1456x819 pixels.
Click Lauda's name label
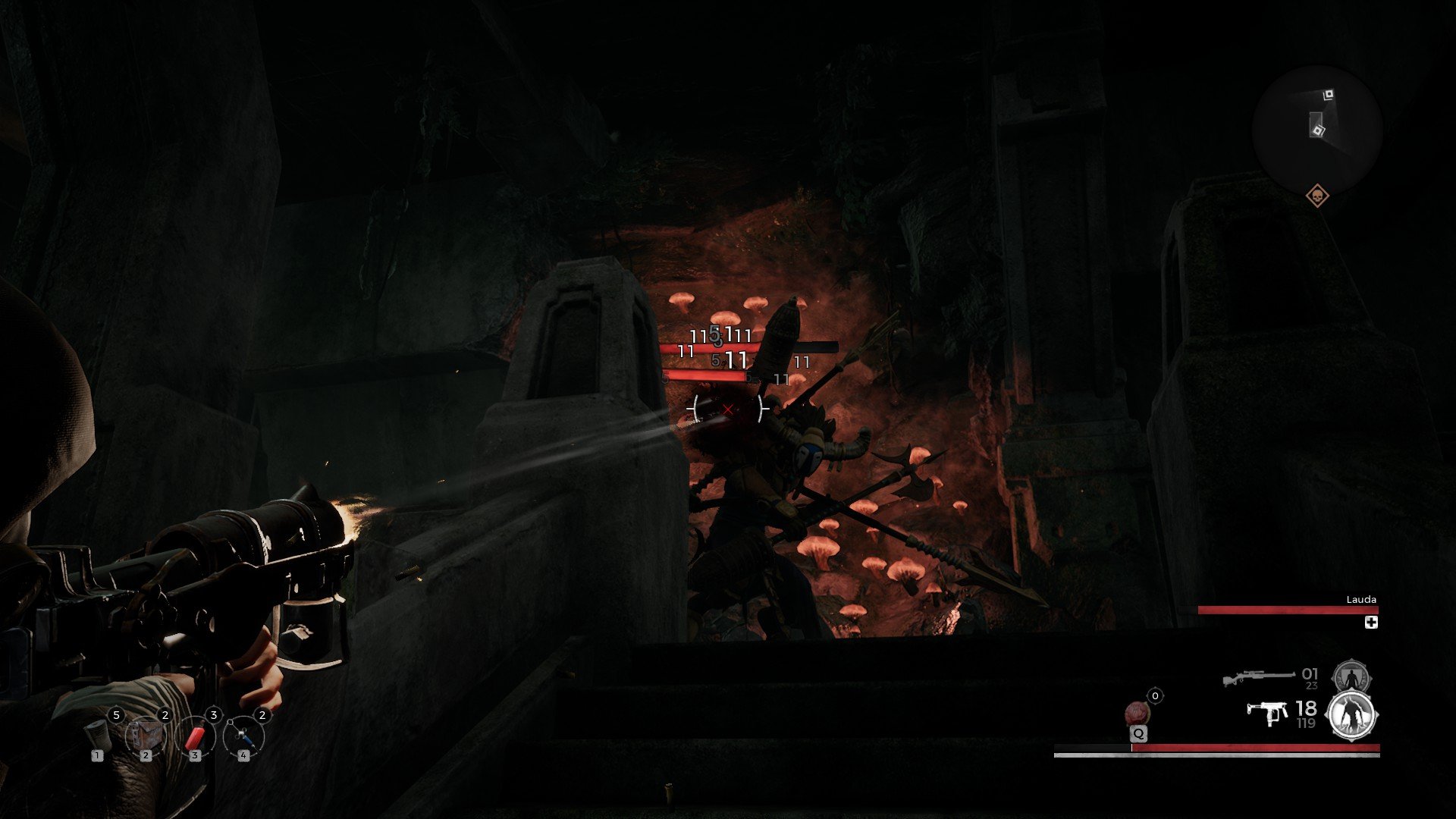click(x=1360, y=599)
